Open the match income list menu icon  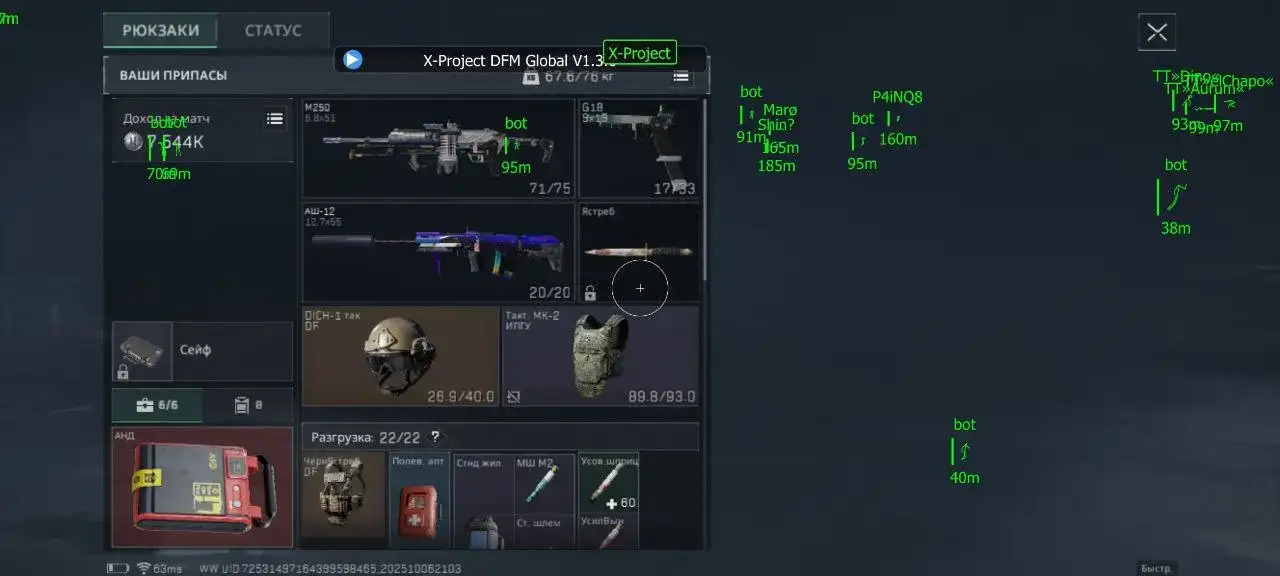pos(275,119)
